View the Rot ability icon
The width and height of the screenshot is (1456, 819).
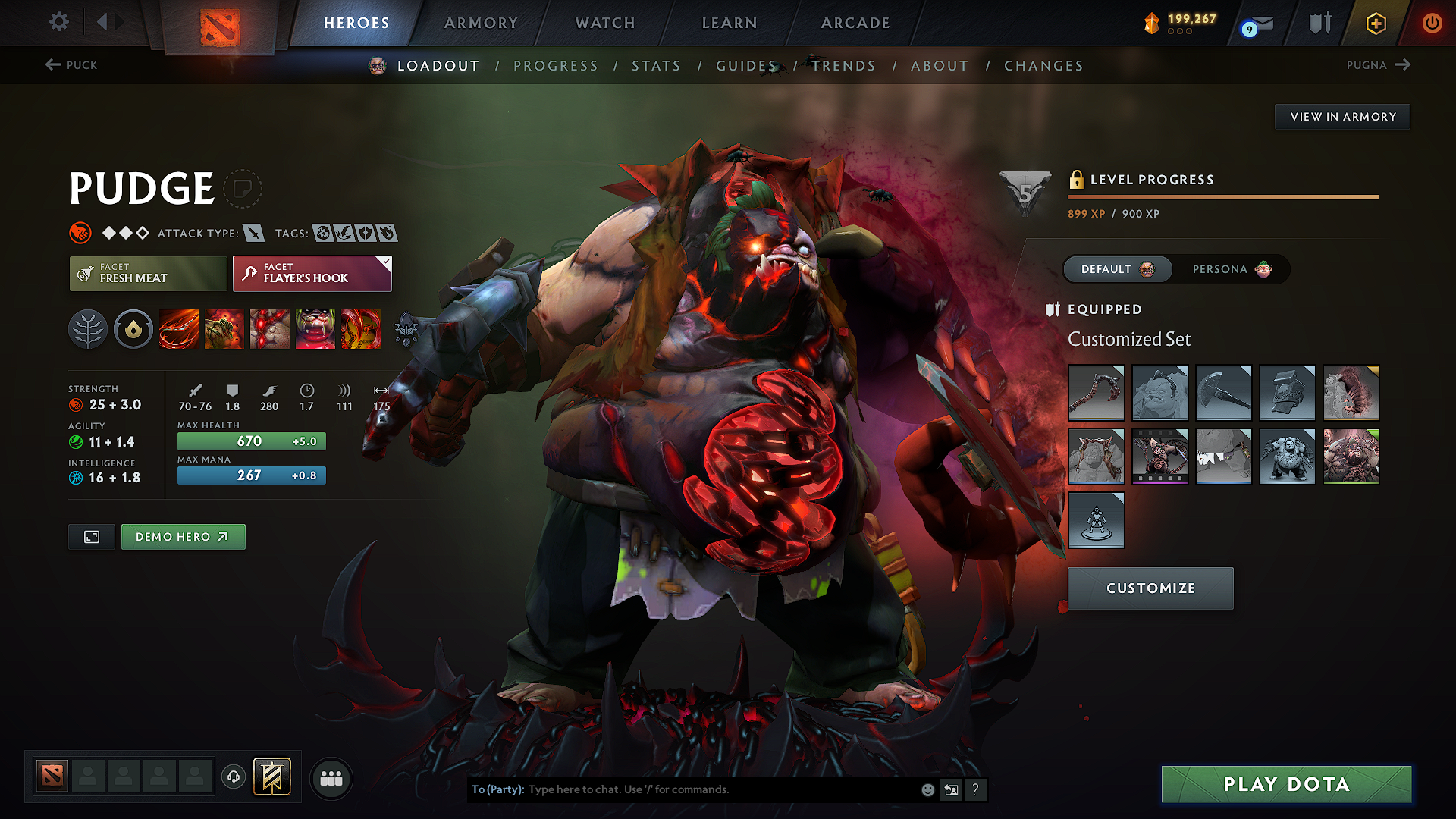coord(224,329)
